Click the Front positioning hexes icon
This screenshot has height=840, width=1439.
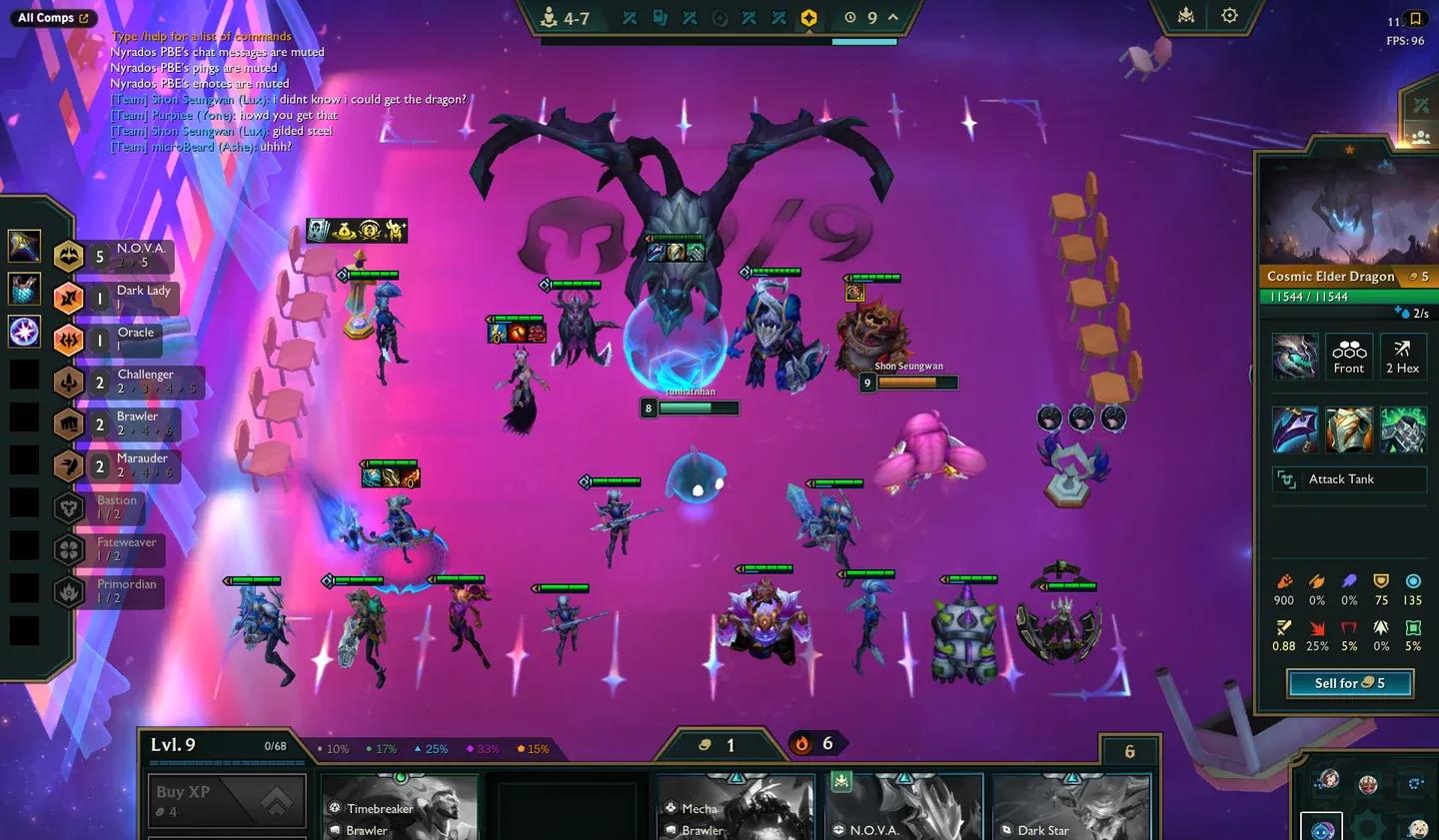pyautogui.click(x=1349, y=356)
